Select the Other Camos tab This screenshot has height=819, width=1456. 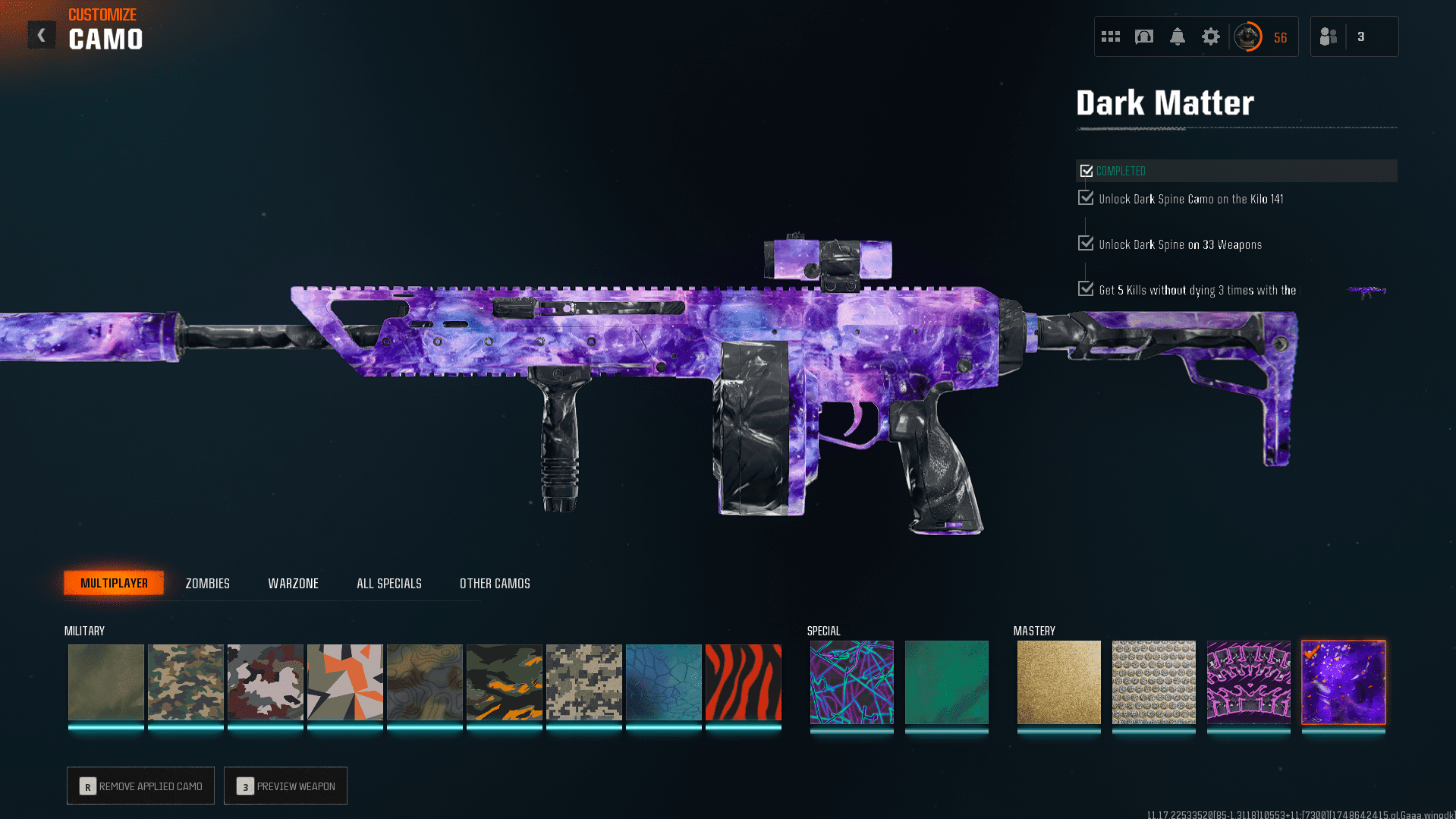tap(495, 583)
